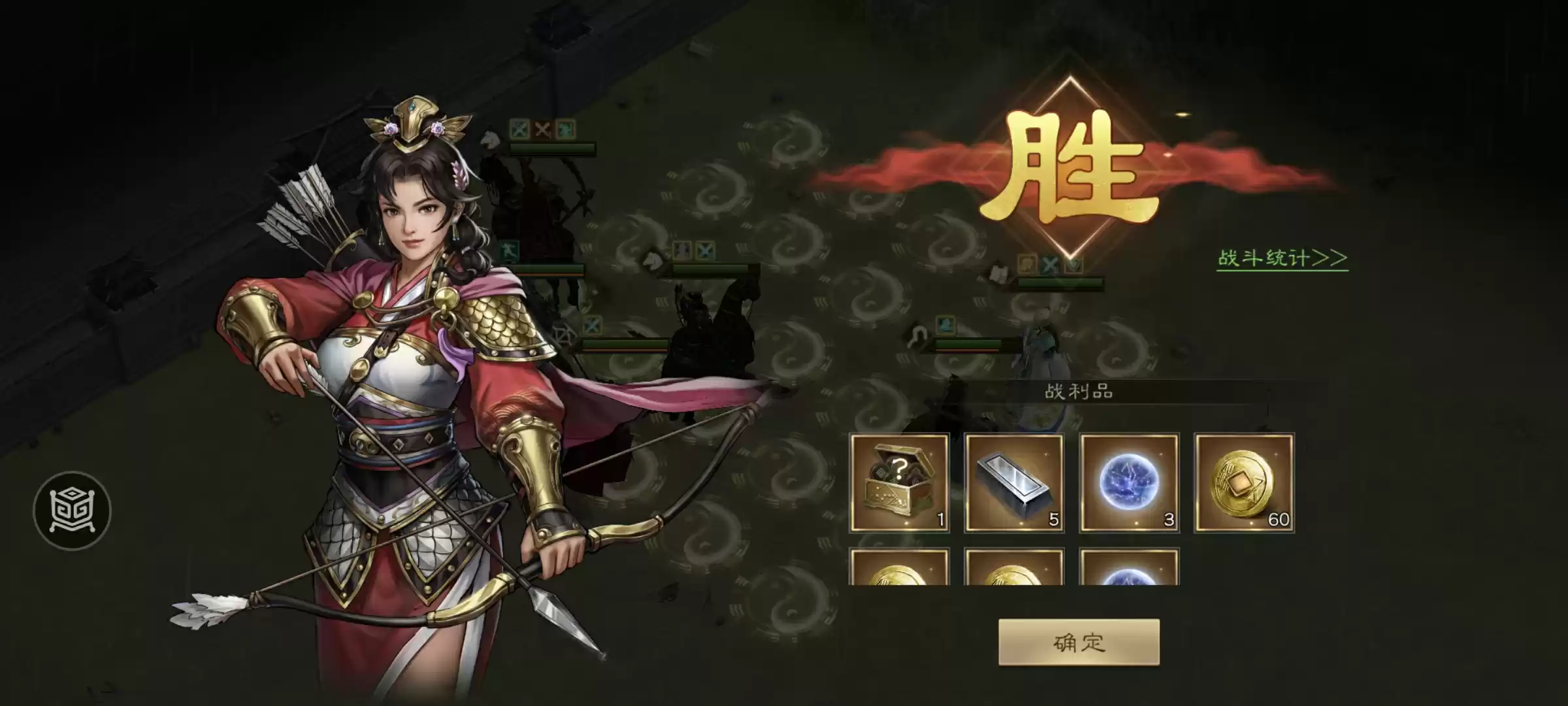Viewport: 1568px width, 706px height.
Task: Select the white horse marker on the battlefield
Action: (x=653, y=261)
